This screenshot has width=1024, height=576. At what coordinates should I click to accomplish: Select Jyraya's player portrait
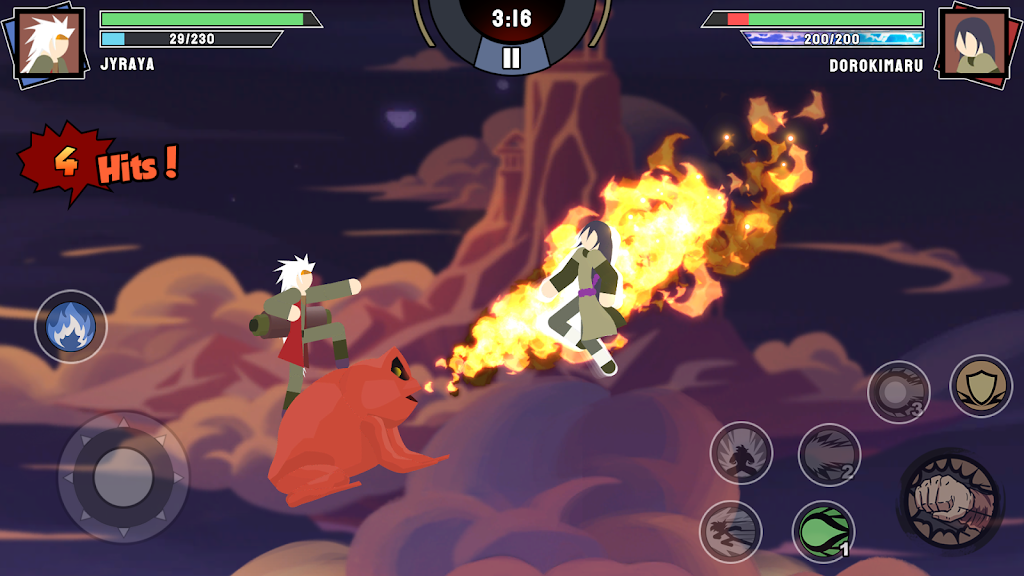tap(48, 42)
